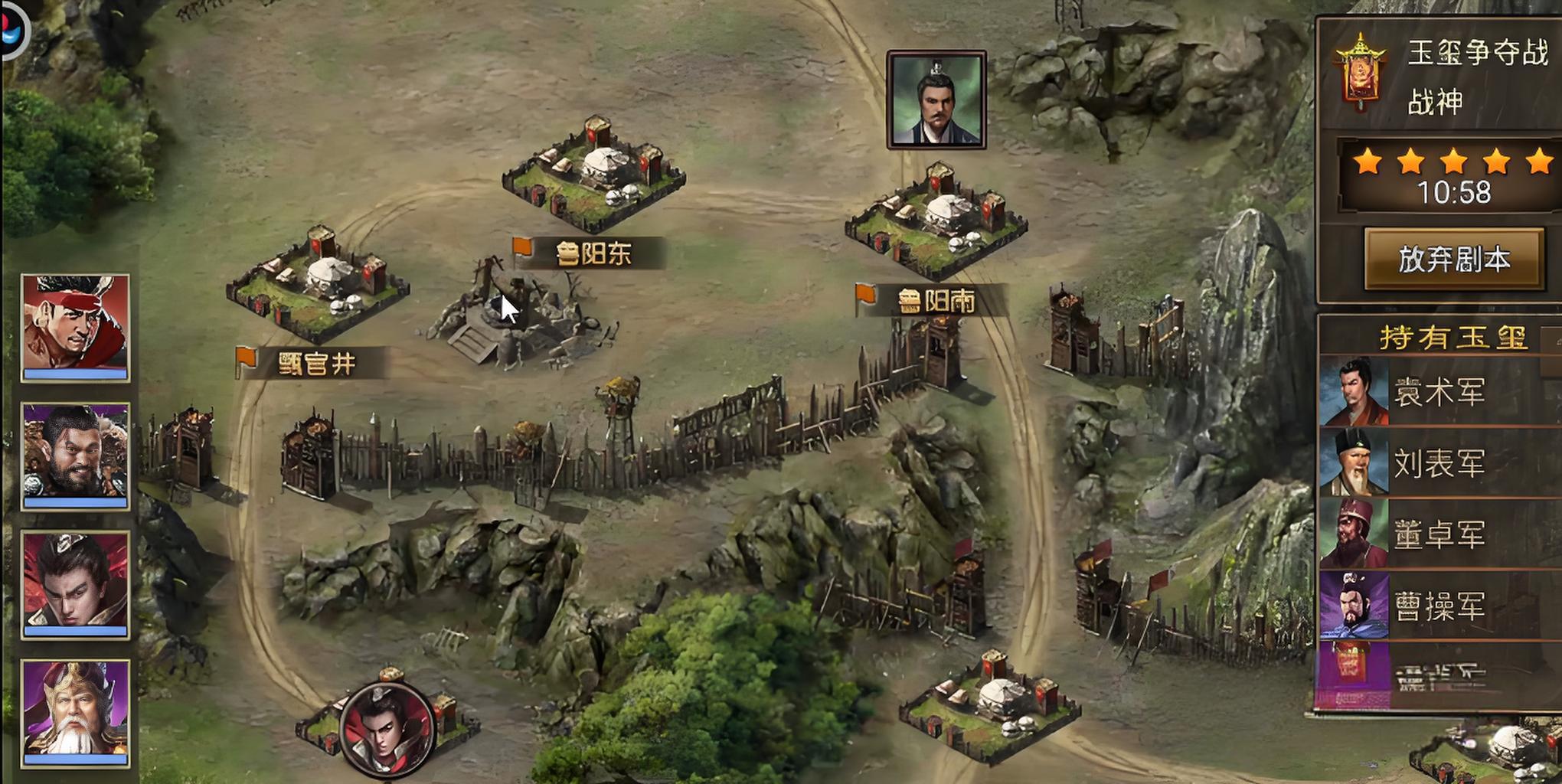
Task: Choose the 鲁阳南 camp label
Action: tap(934, 301)
